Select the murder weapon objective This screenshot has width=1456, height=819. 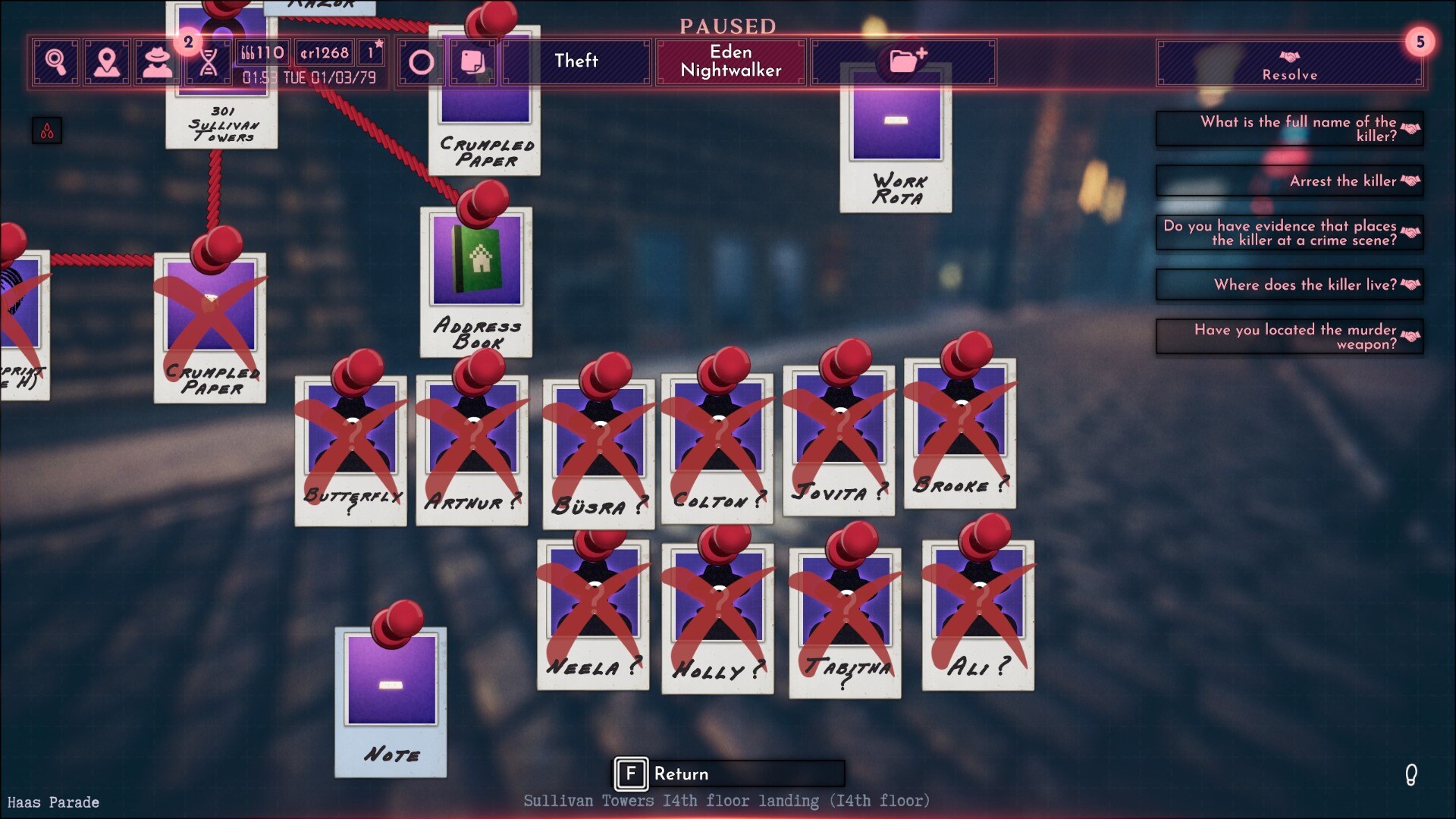pyautogui.click(x=1289, y=337)
